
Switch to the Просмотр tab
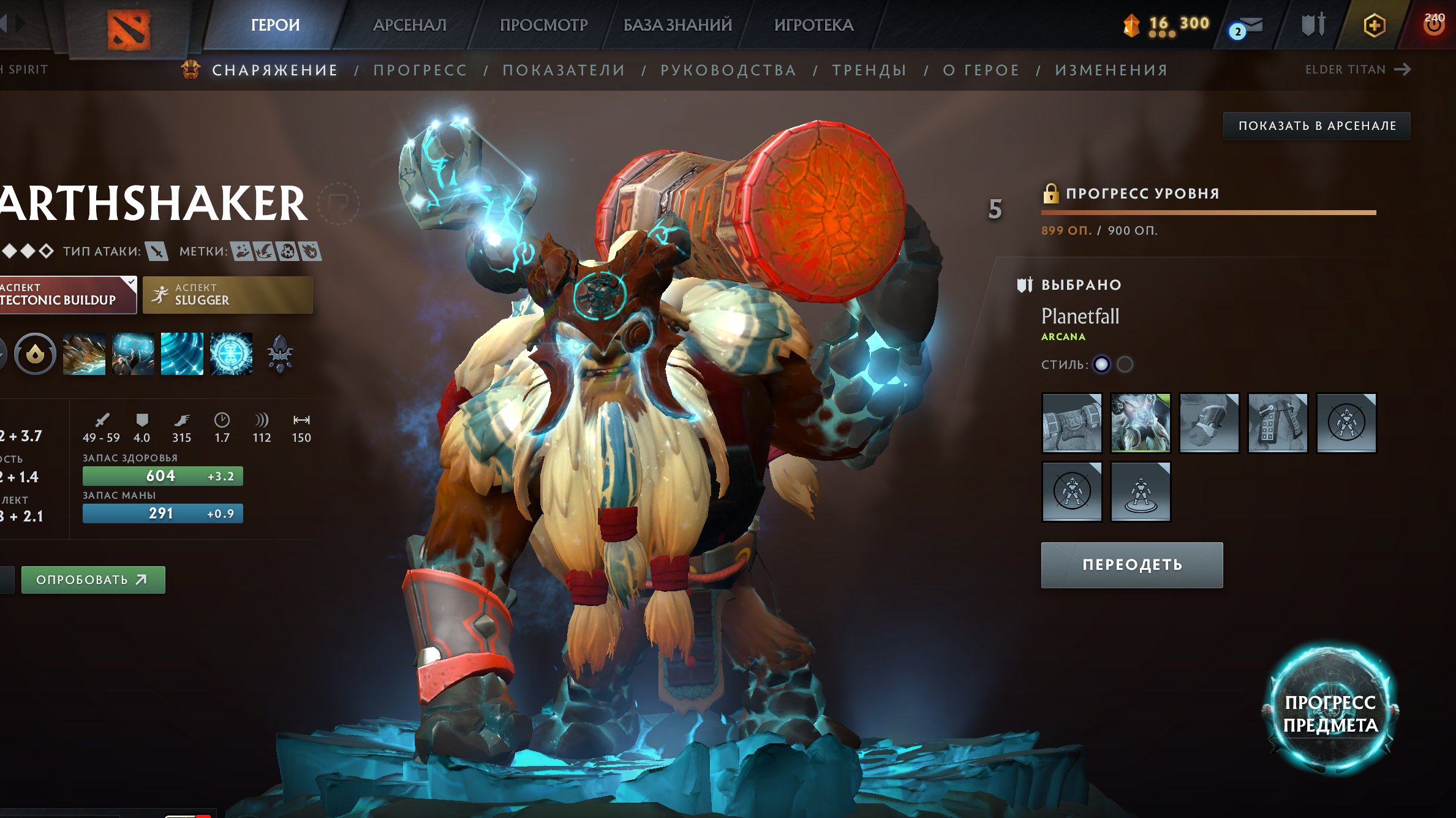click(x=543, y=25)
